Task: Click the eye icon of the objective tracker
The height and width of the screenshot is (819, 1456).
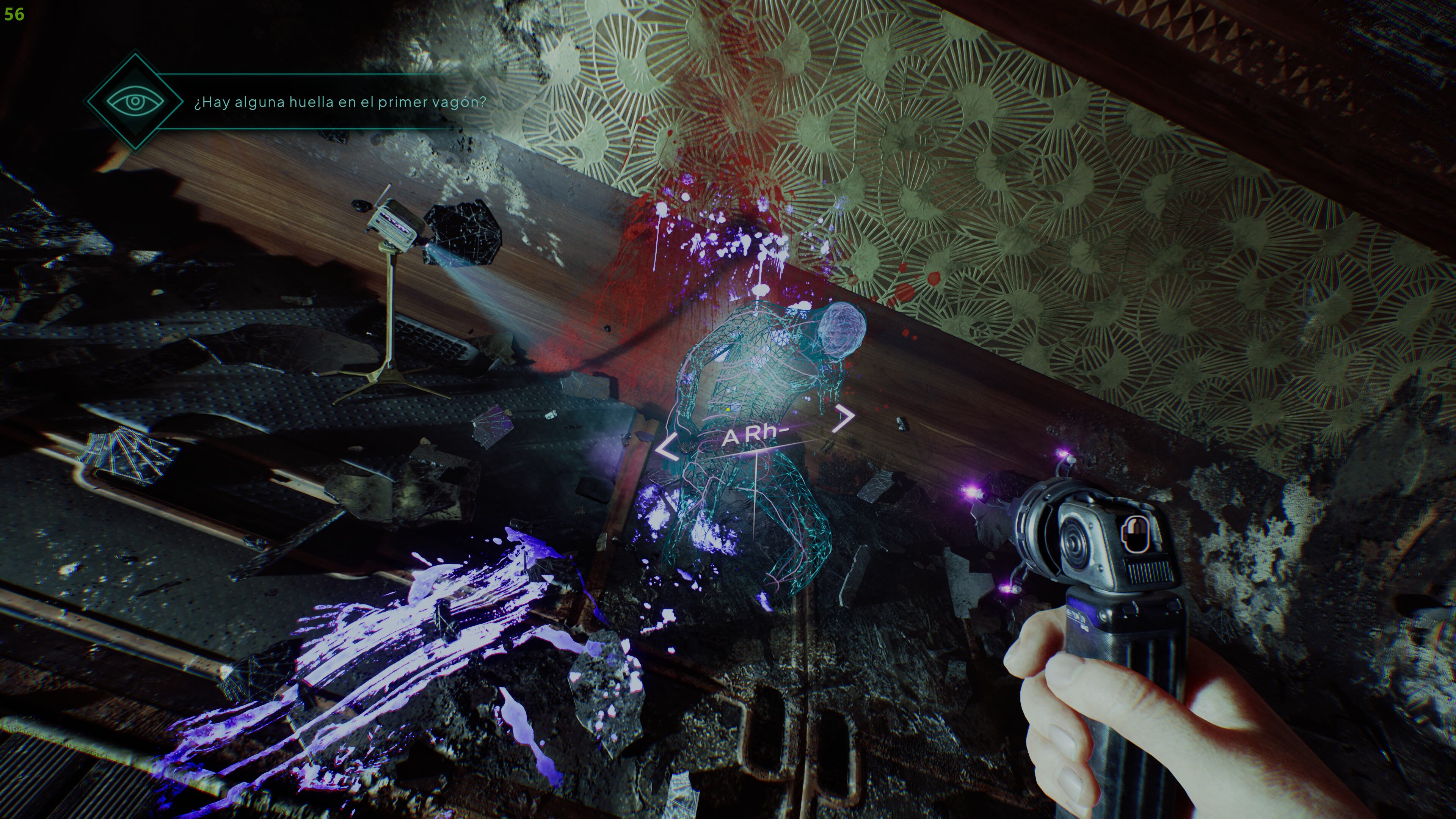Action: click(135, 102)
